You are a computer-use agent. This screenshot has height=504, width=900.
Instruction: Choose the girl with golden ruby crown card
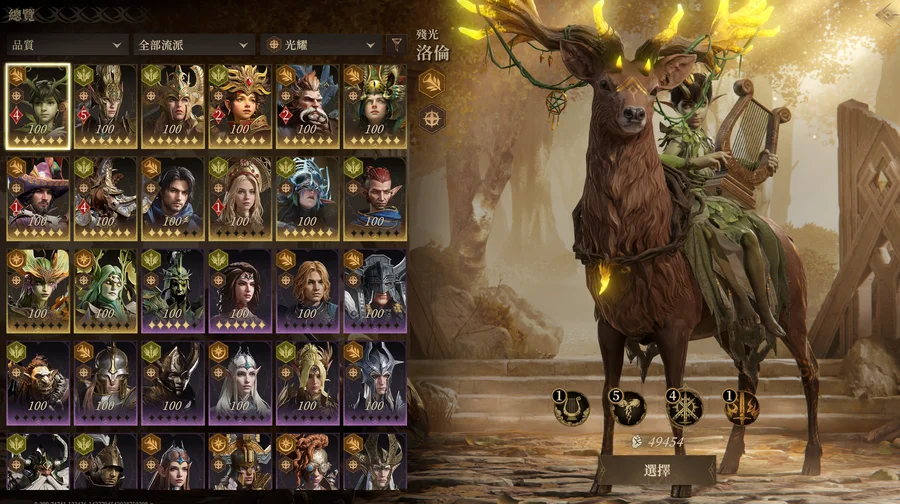click(x=240, y=106)
